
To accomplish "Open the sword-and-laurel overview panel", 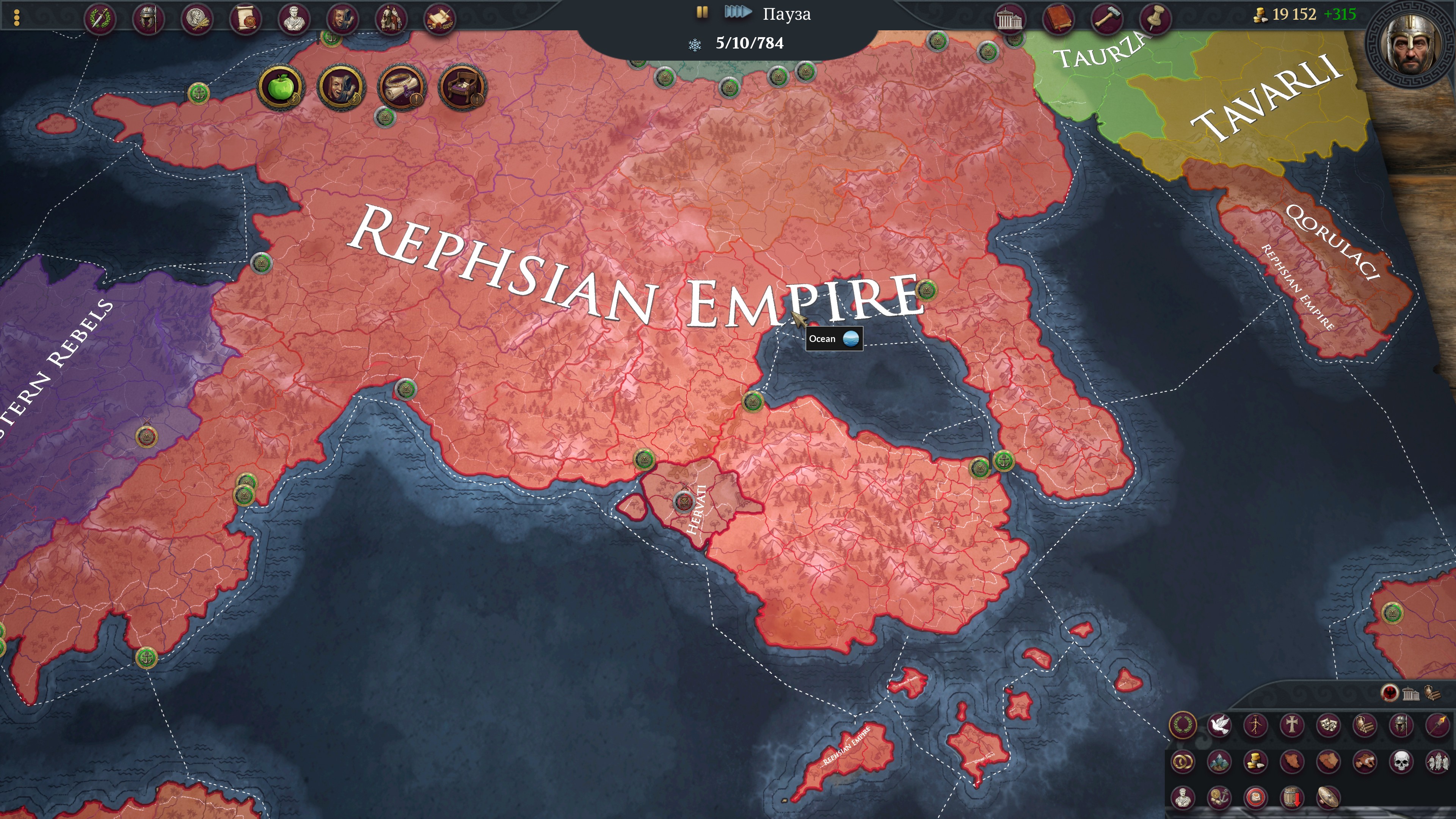I will 100,19.
